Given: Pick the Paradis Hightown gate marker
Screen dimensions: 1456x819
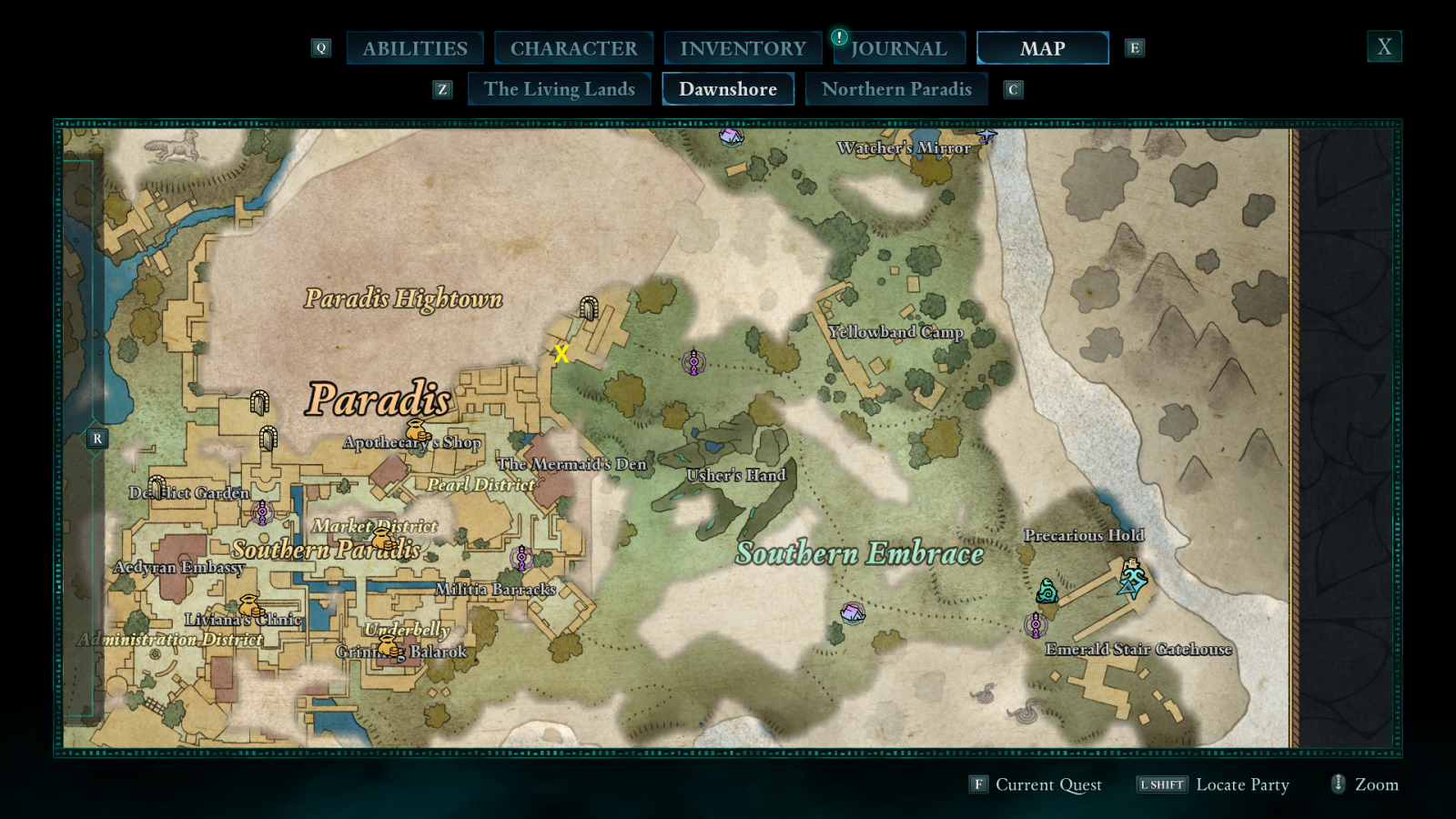Looking at the screenshot, I should tap(589, 308).
